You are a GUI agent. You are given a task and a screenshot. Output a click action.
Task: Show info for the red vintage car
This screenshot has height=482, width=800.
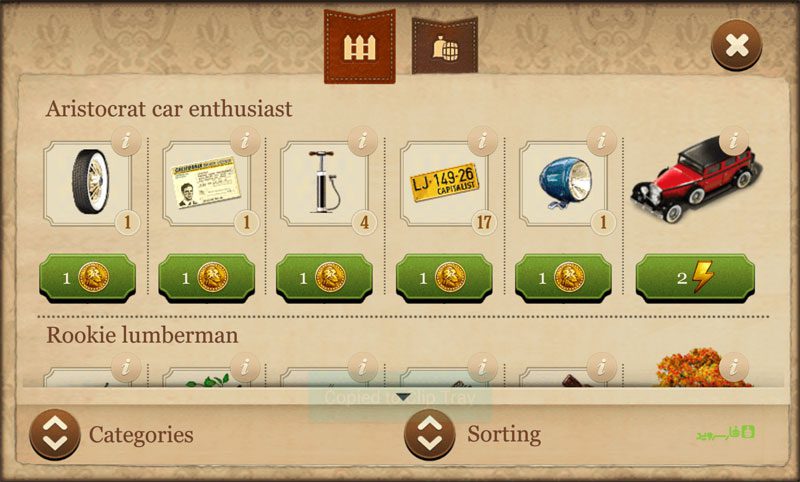point(735,140)
